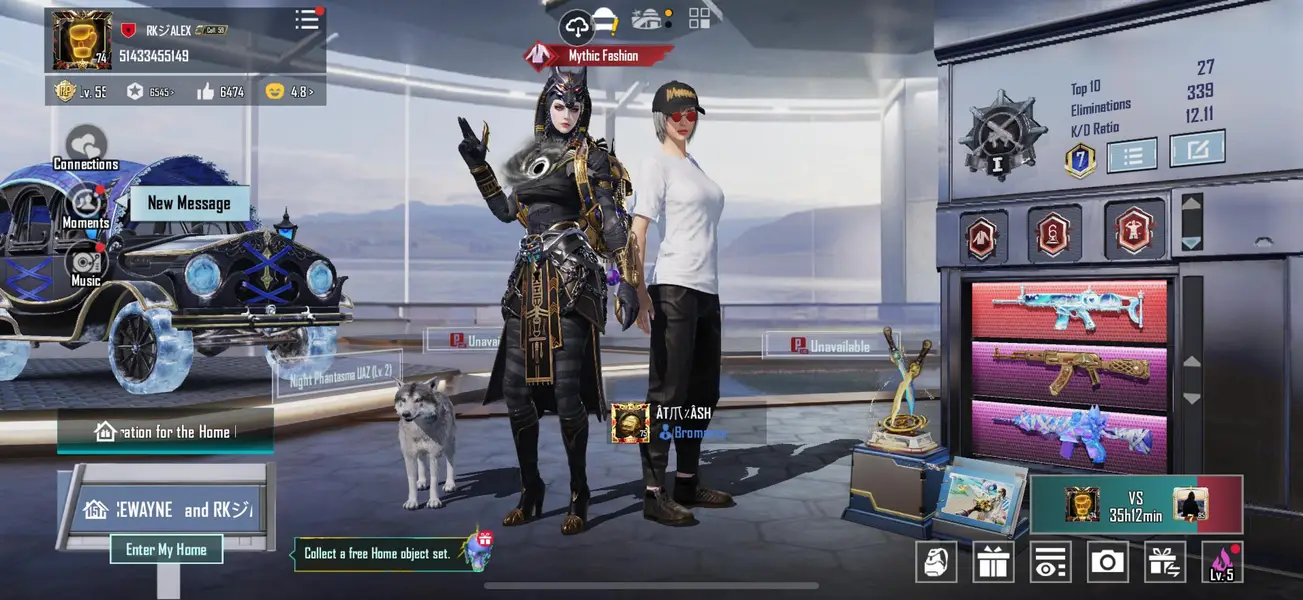Open the pink flame Lv. 5 icon

click(1222, 562)
